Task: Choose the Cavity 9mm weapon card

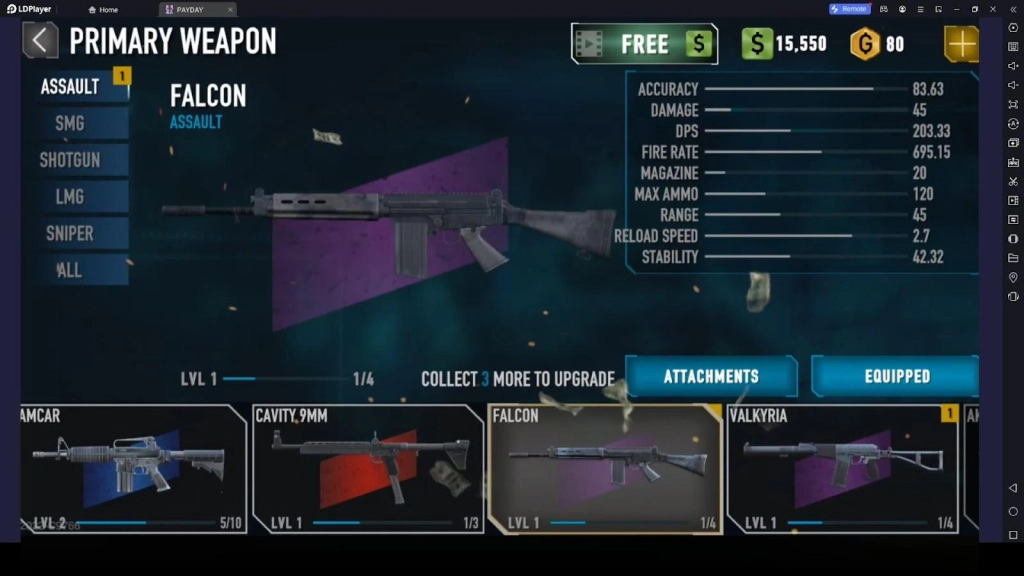Action: [x=367, y=468]
